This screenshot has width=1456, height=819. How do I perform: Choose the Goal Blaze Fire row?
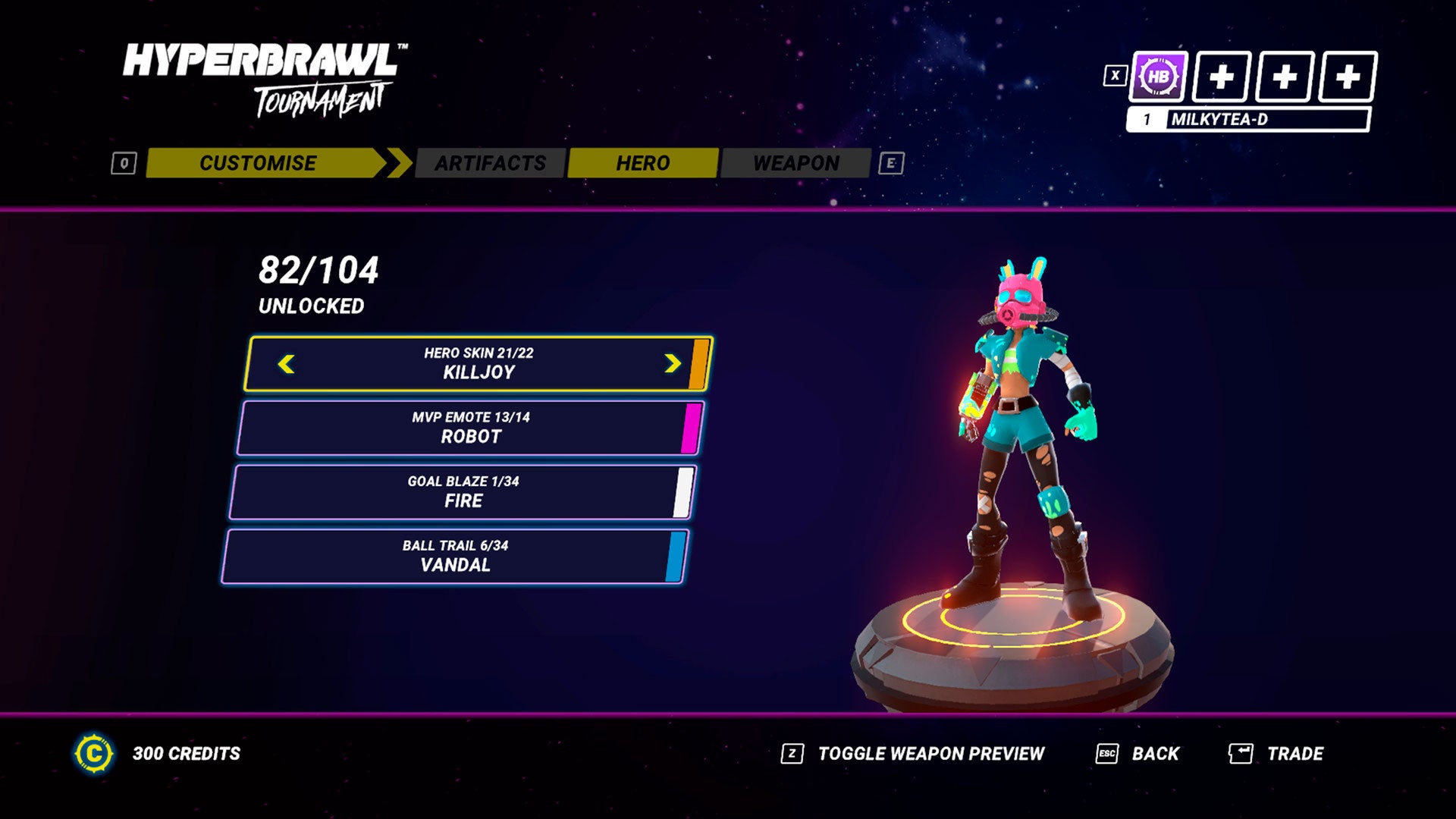click(463, 493)
